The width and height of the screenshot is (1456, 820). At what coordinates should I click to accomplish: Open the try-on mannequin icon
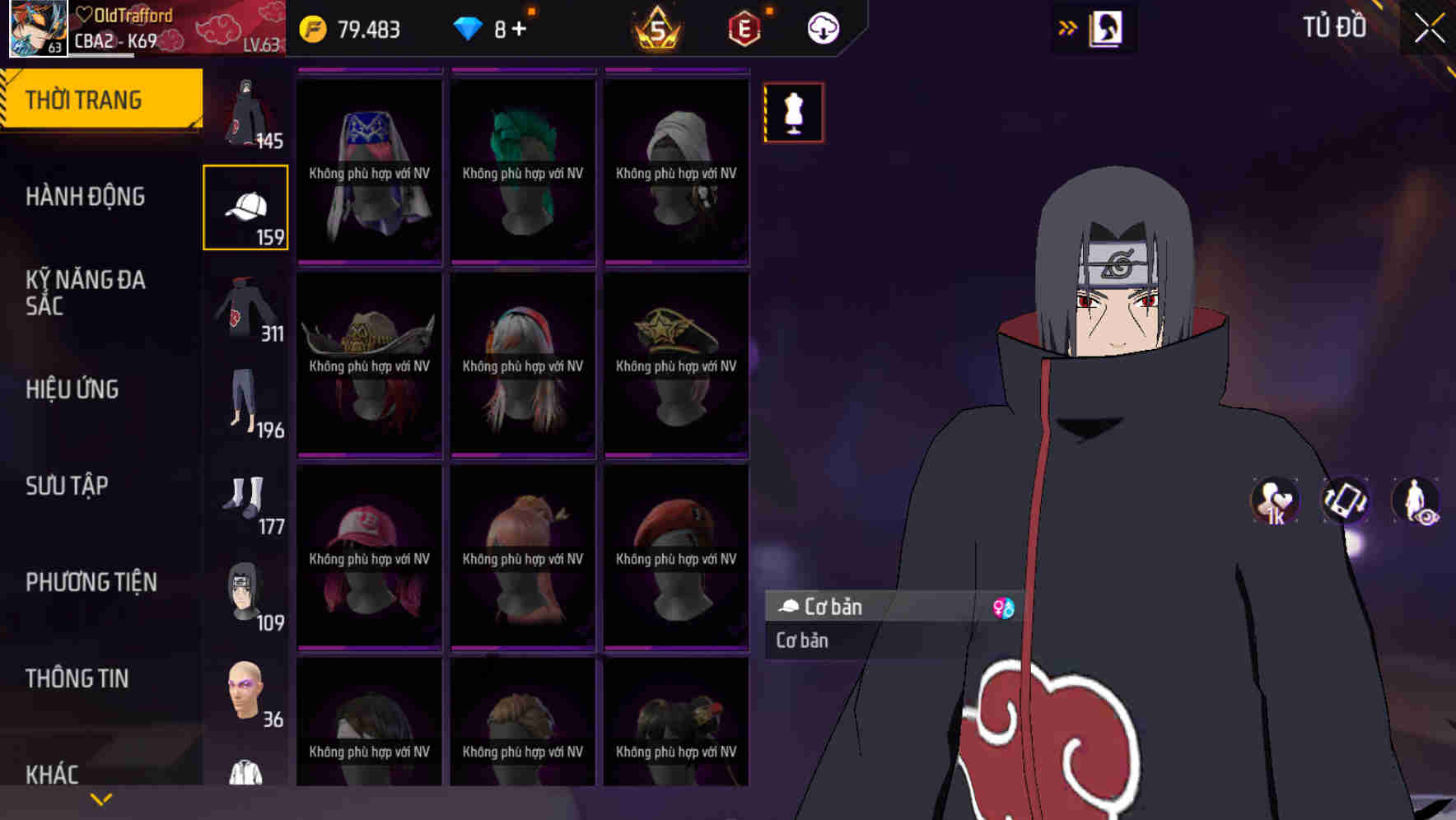[793, 113]
